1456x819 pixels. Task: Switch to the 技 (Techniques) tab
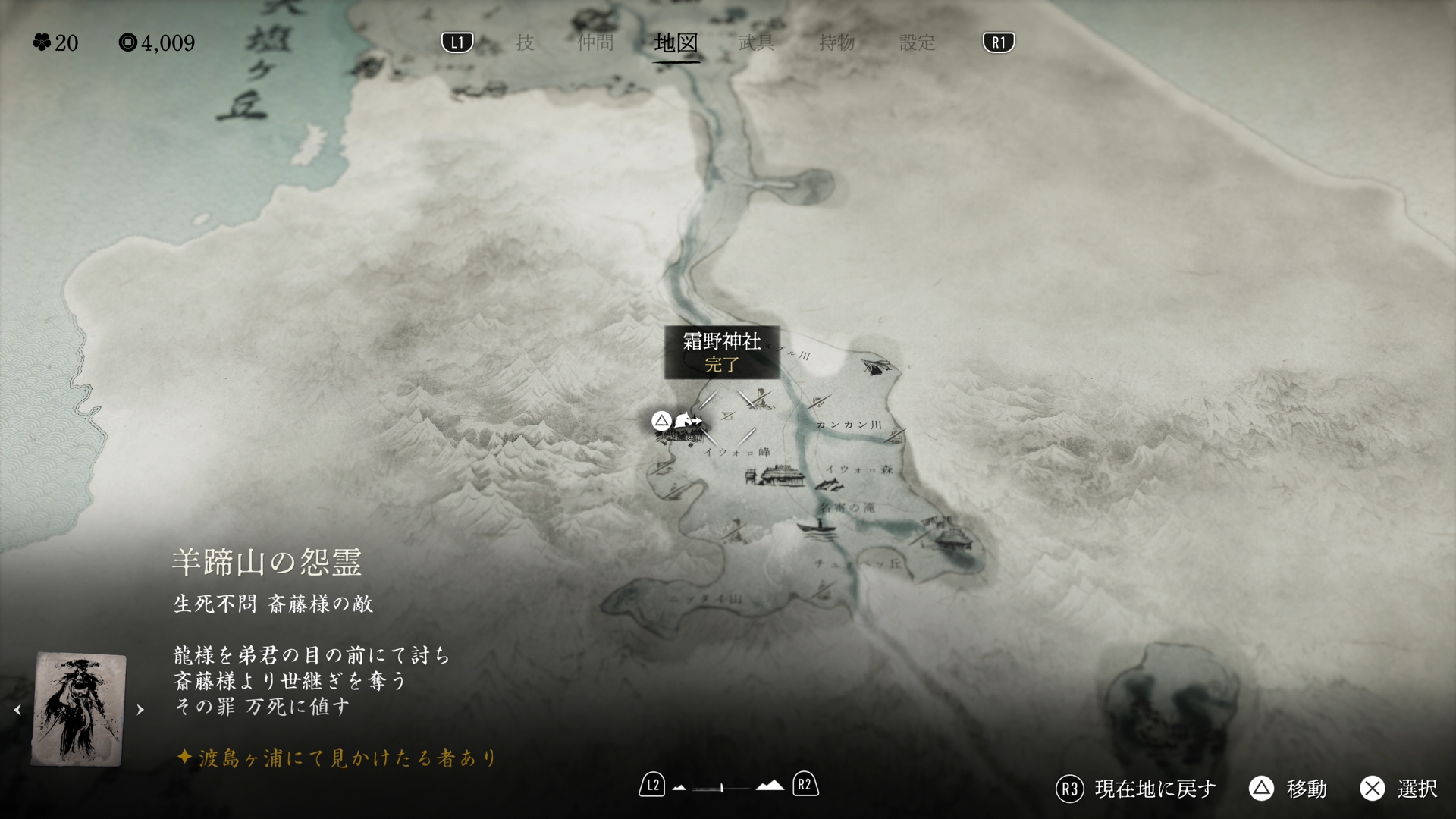click(525, 42)
